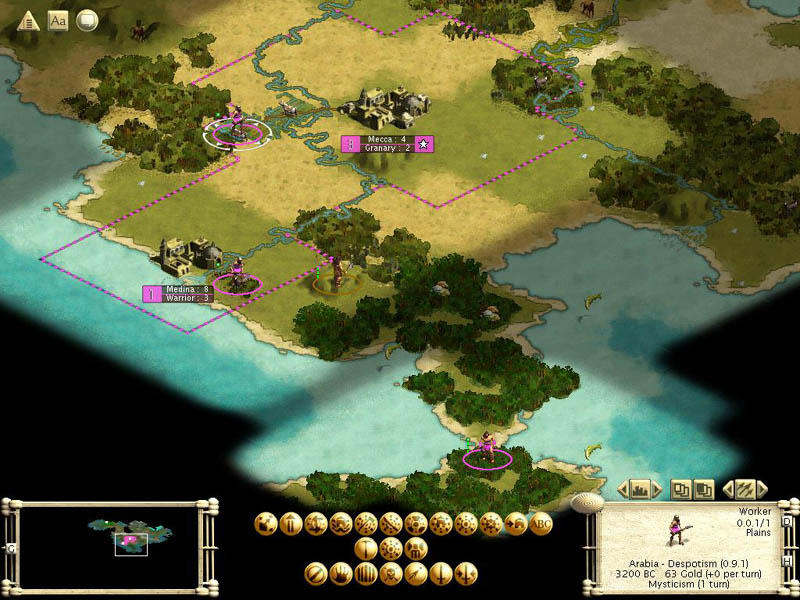Open the advisors speech bubble icon

coord(88,20)
